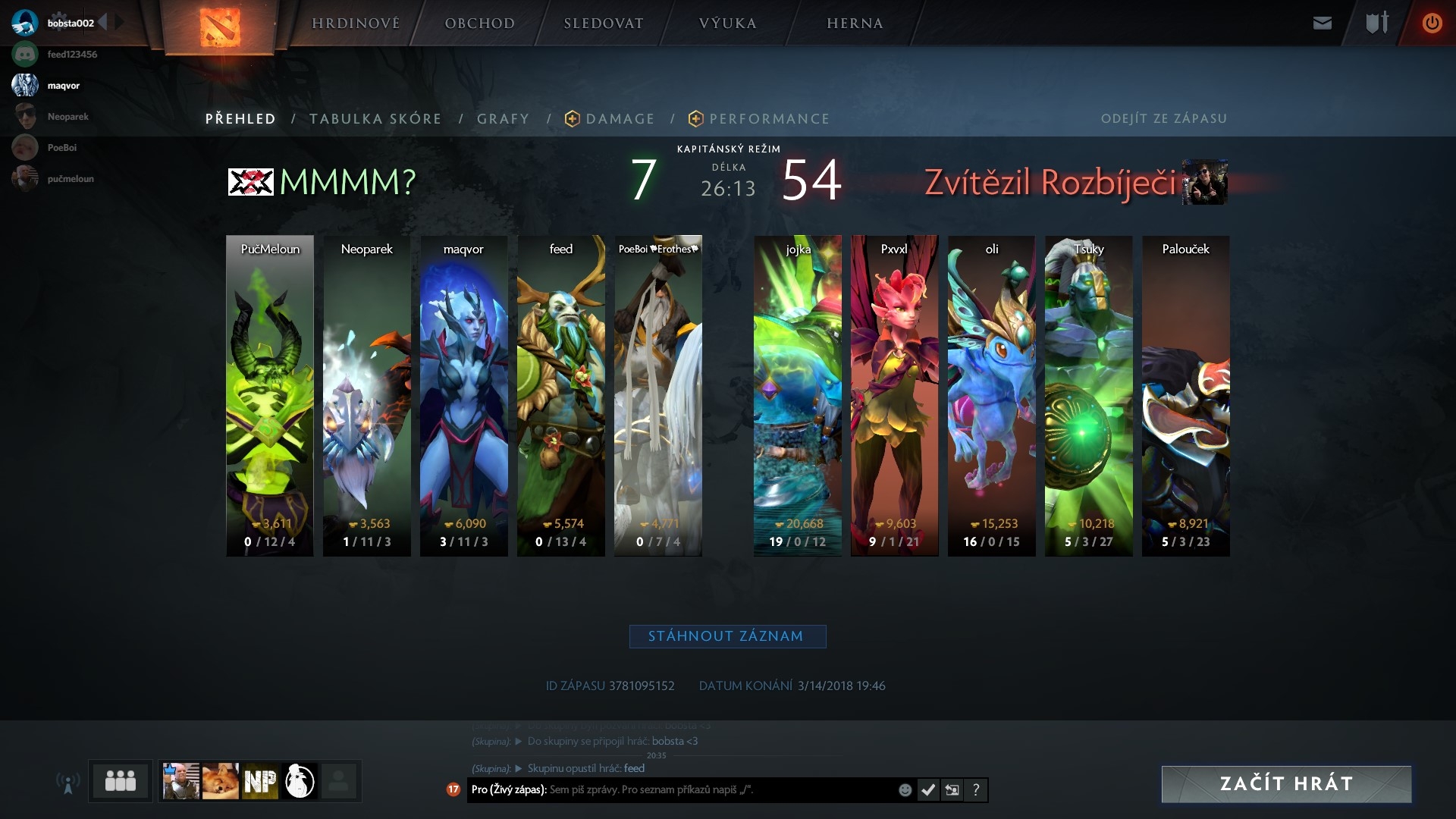The image size is (1456, 819).
Task: Open the Herna (Arcade) menu
Action: 855,24
